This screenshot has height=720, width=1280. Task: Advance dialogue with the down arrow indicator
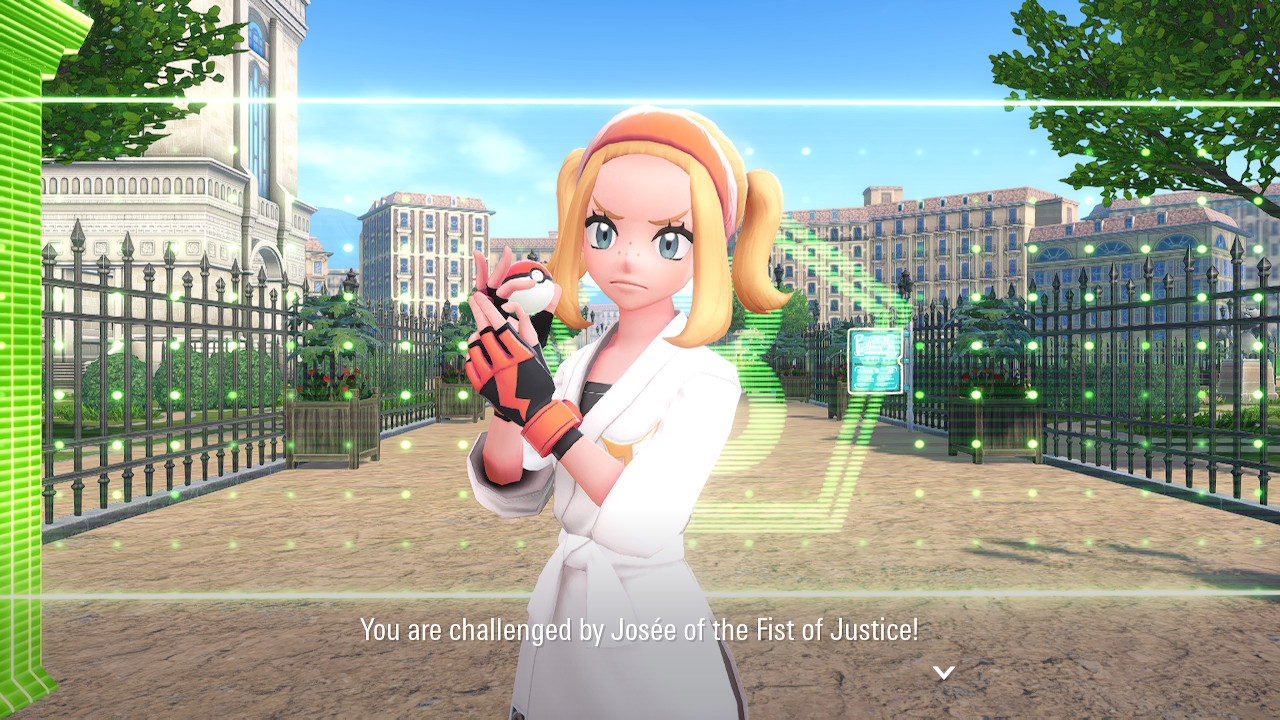(943, 672)
